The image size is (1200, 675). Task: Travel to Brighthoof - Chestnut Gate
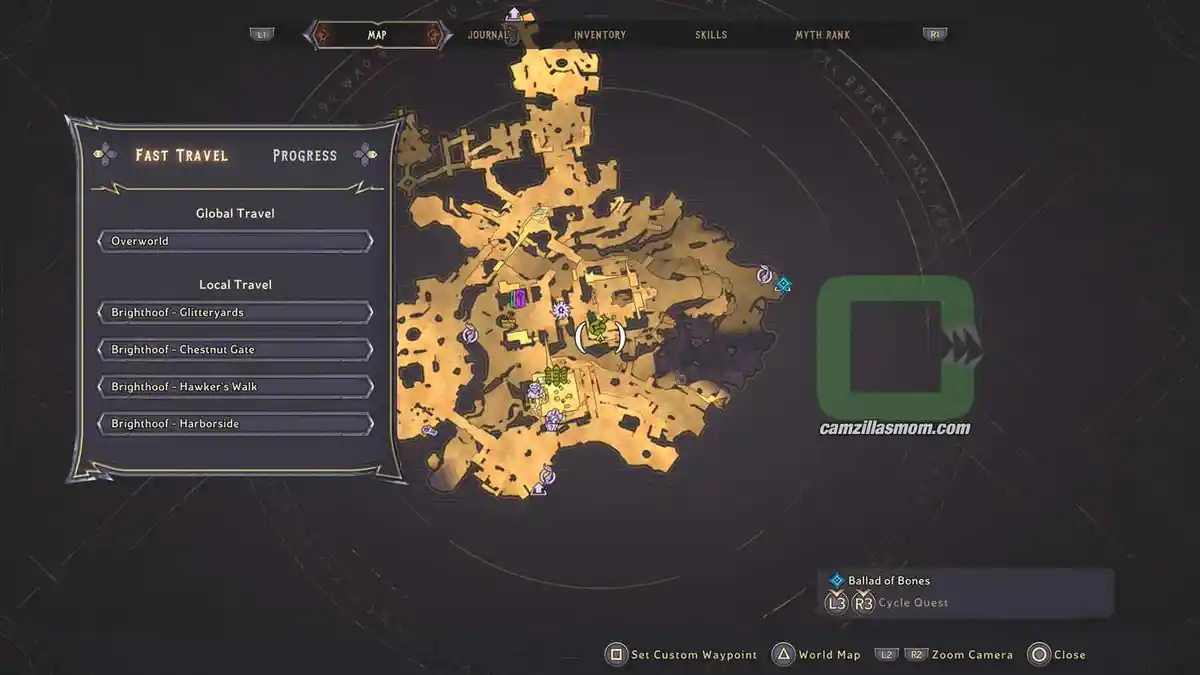pyautogui.click(x=235, y=350)
